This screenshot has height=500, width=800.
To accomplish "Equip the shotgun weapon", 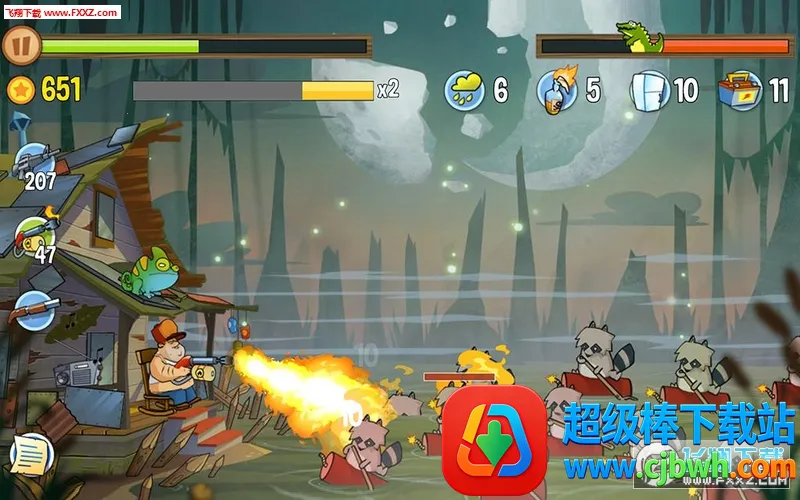I will pos(33,310).
